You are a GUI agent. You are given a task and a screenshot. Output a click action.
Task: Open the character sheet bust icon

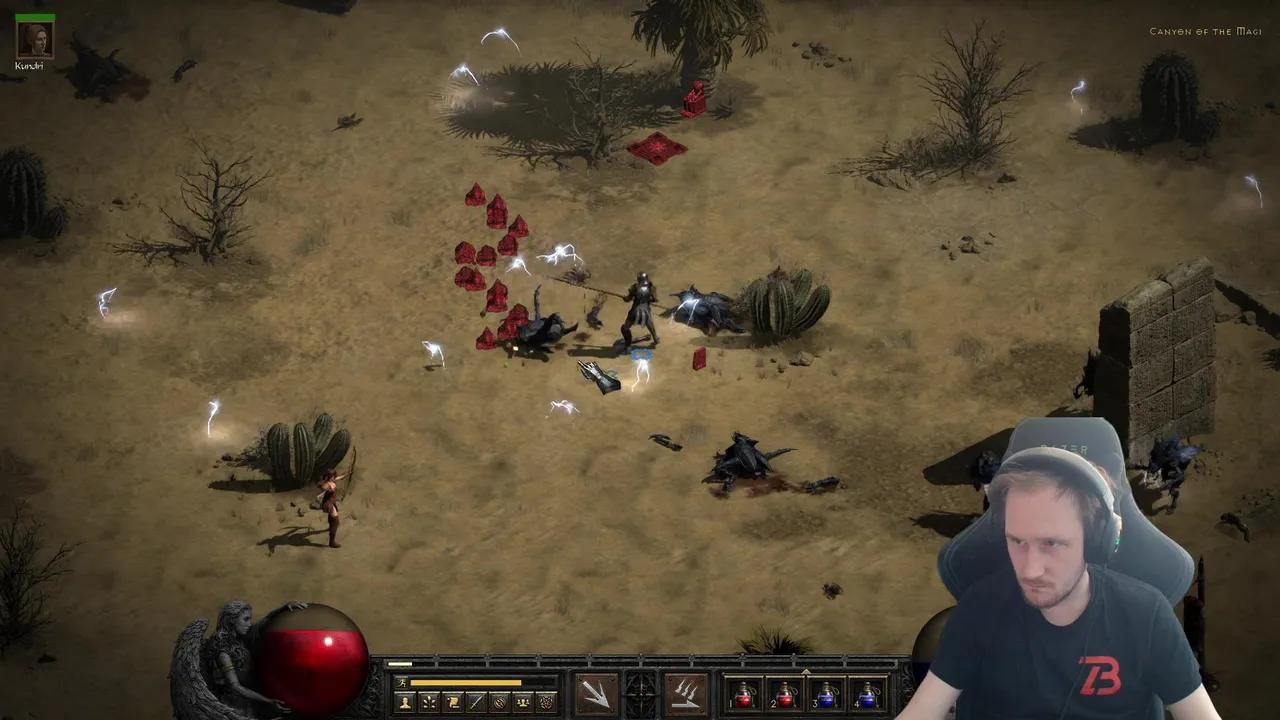[x=405, y=702]
